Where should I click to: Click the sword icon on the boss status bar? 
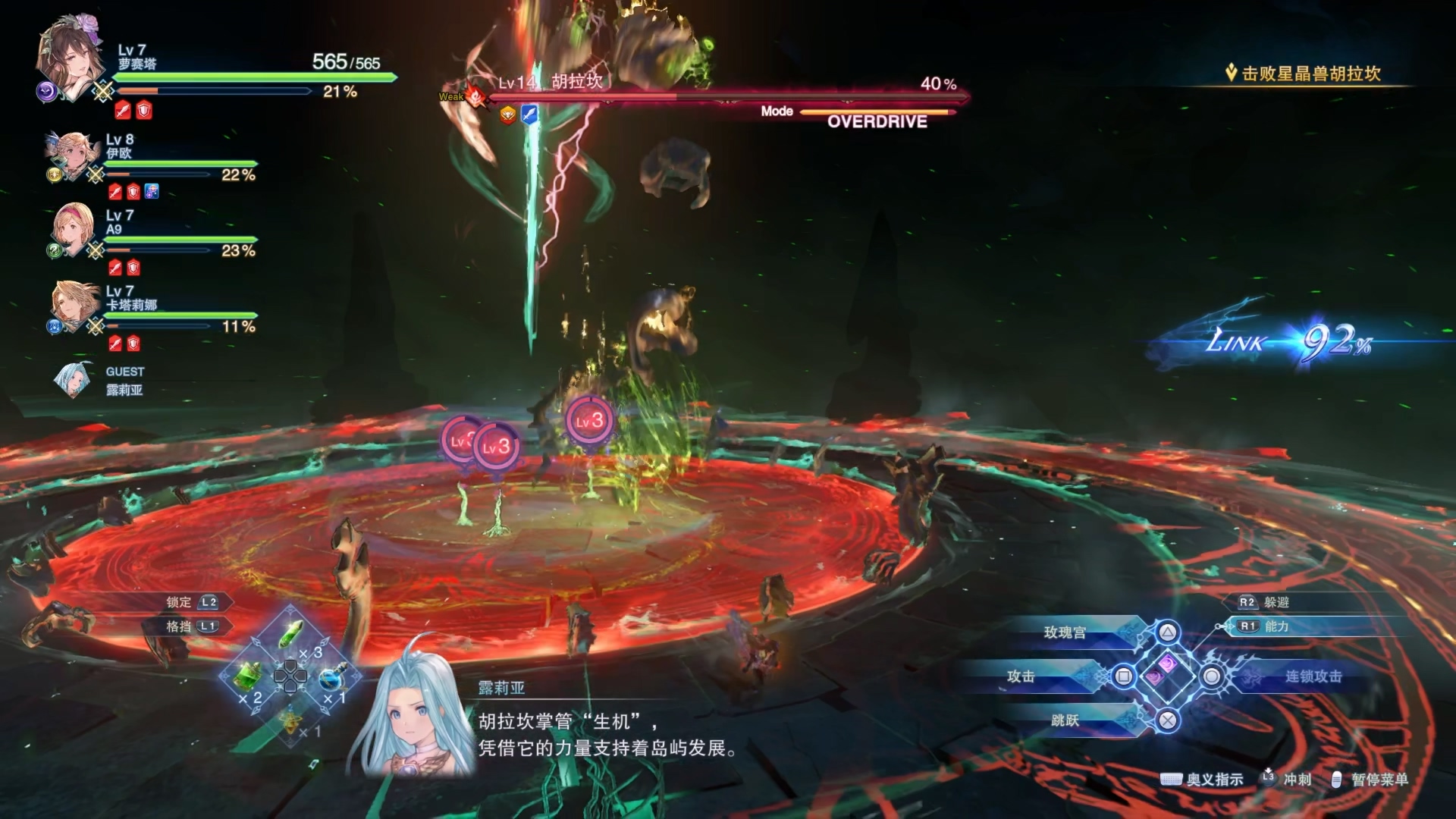click(x=531, y=114)
